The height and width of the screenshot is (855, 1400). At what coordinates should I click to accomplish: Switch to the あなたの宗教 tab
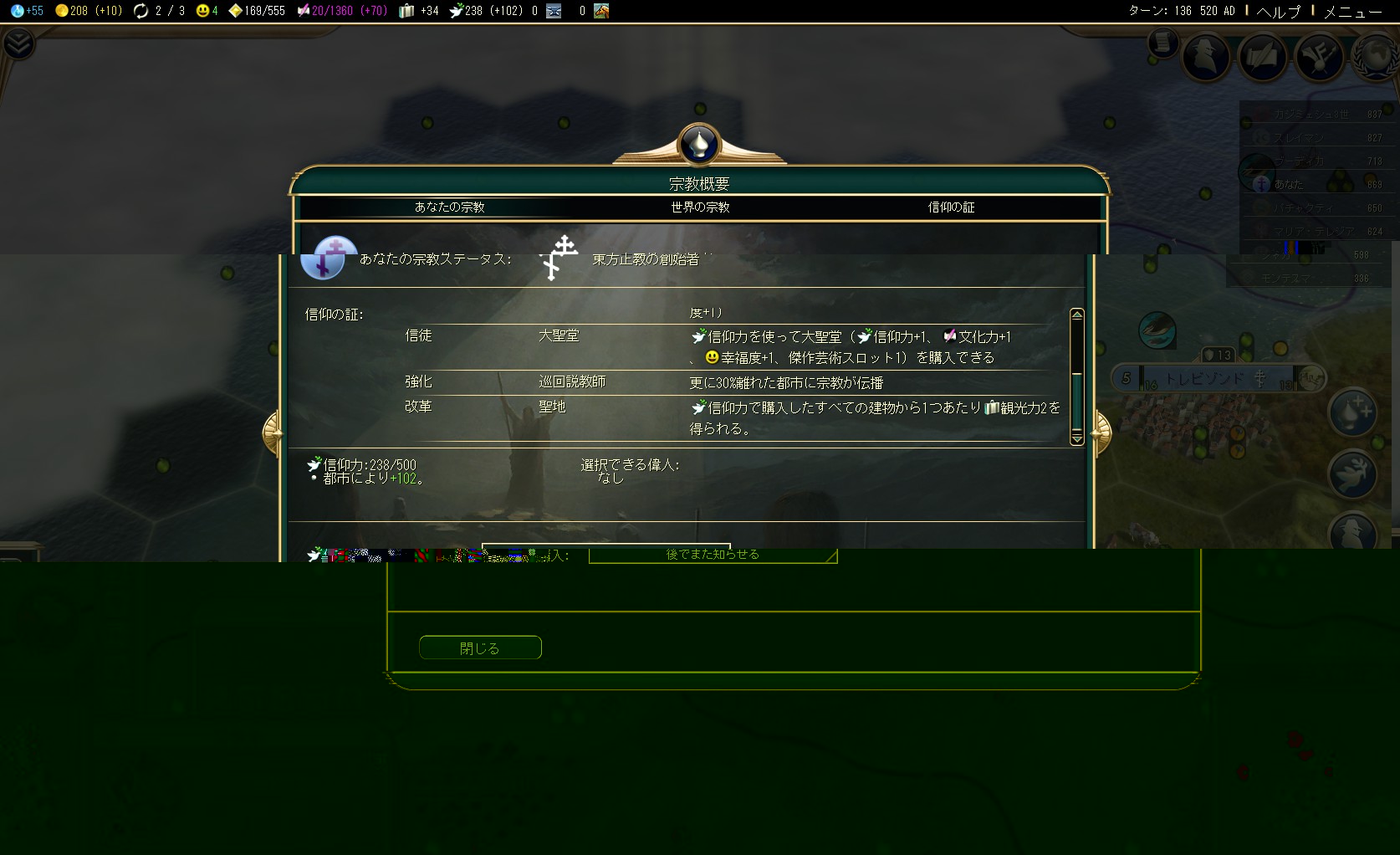click(x=449, y=207)
